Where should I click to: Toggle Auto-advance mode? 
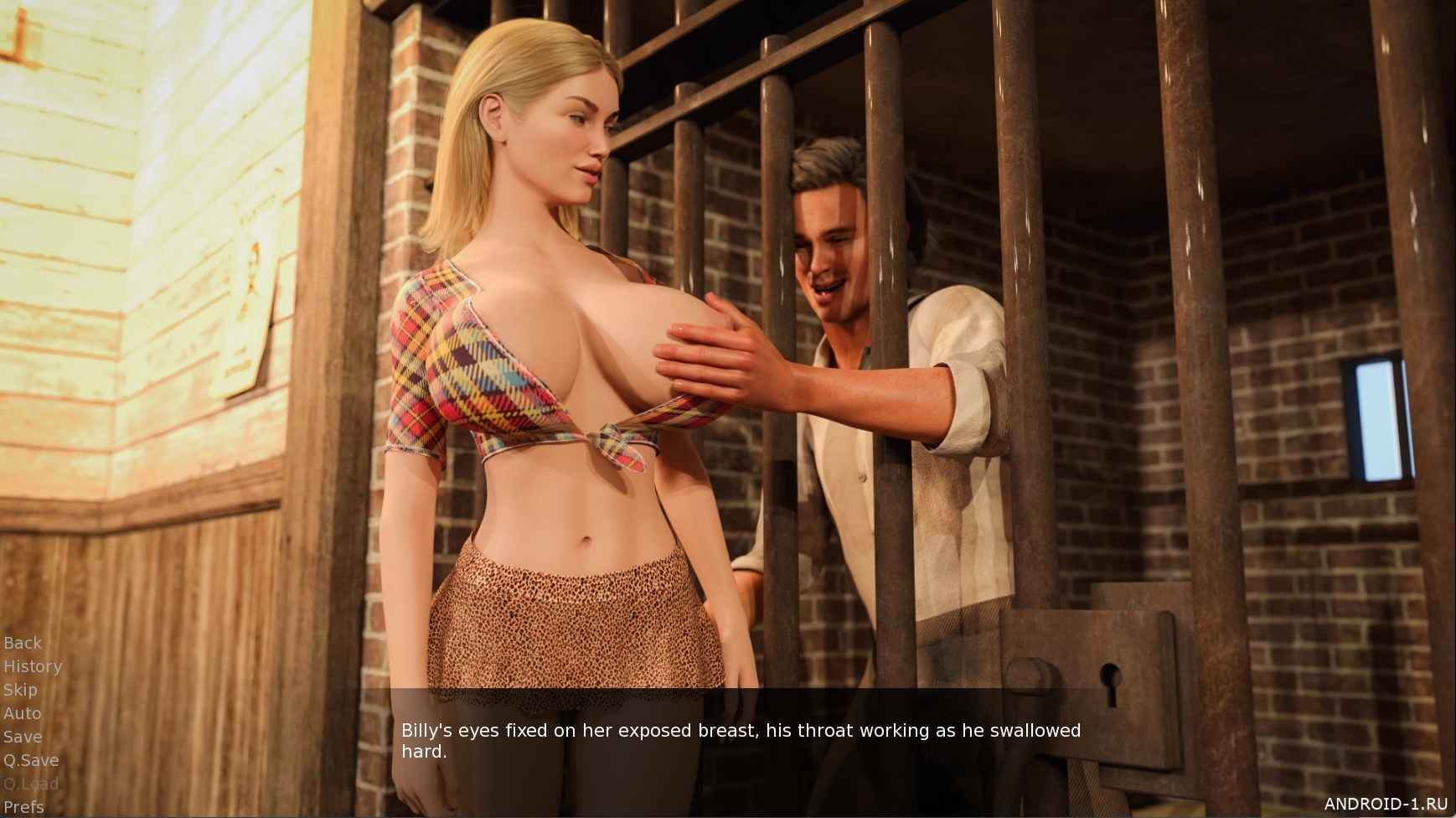[22, 713]
